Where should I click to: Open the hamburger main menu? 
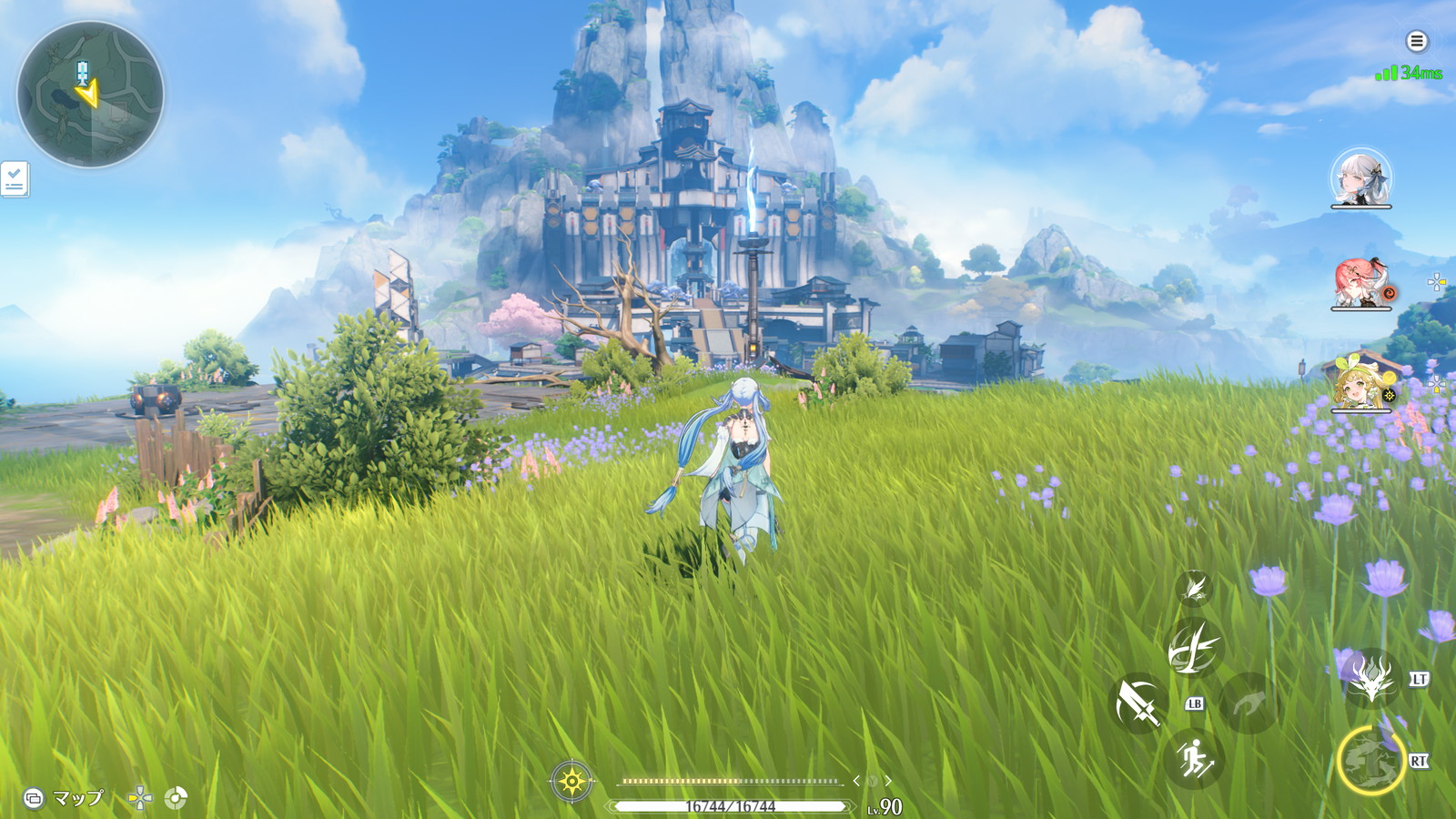pyautogui.click(x=1416, y=41)
